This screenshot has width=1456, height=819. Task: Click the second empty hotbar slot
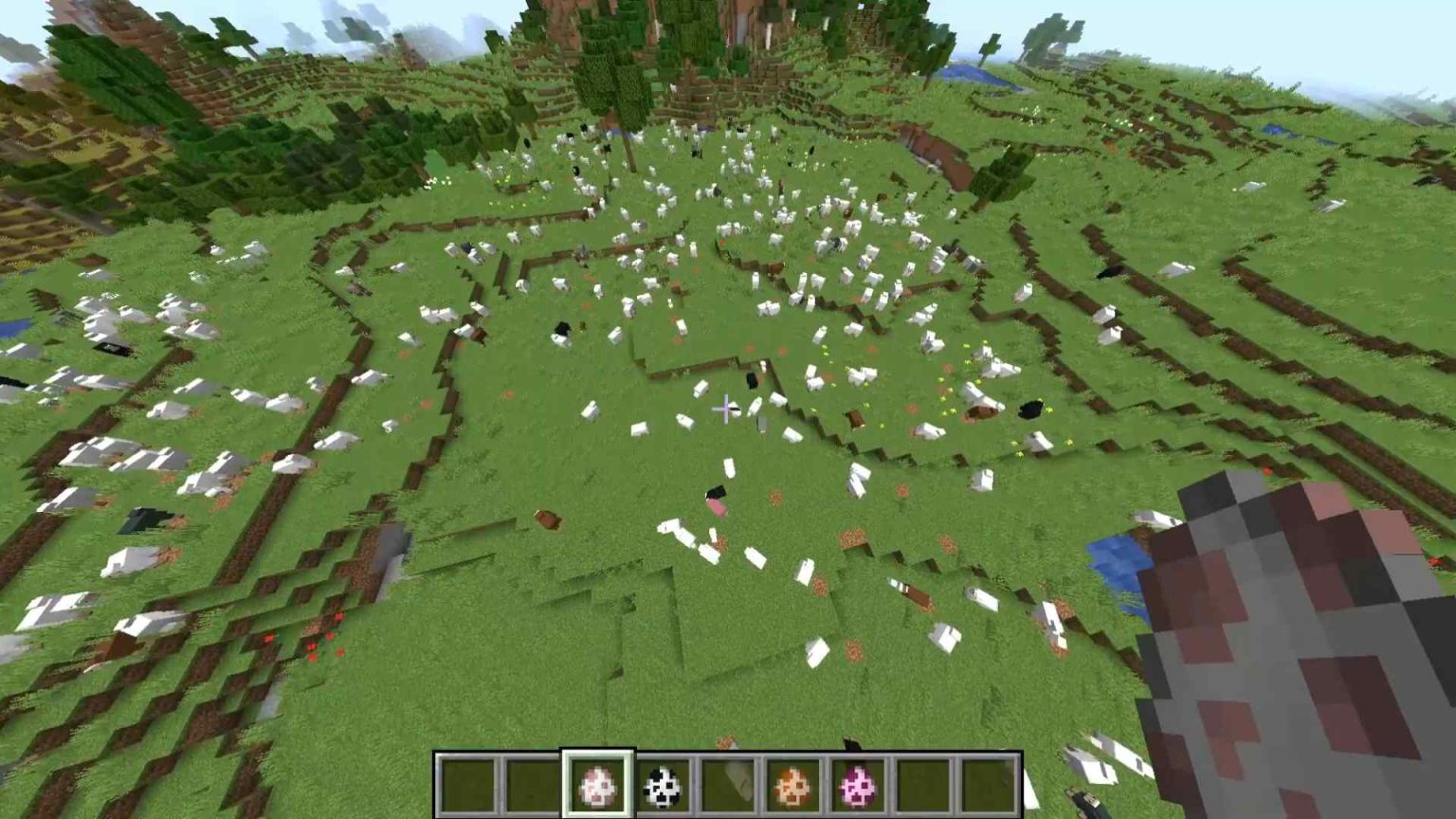click(x=531, y=783)
